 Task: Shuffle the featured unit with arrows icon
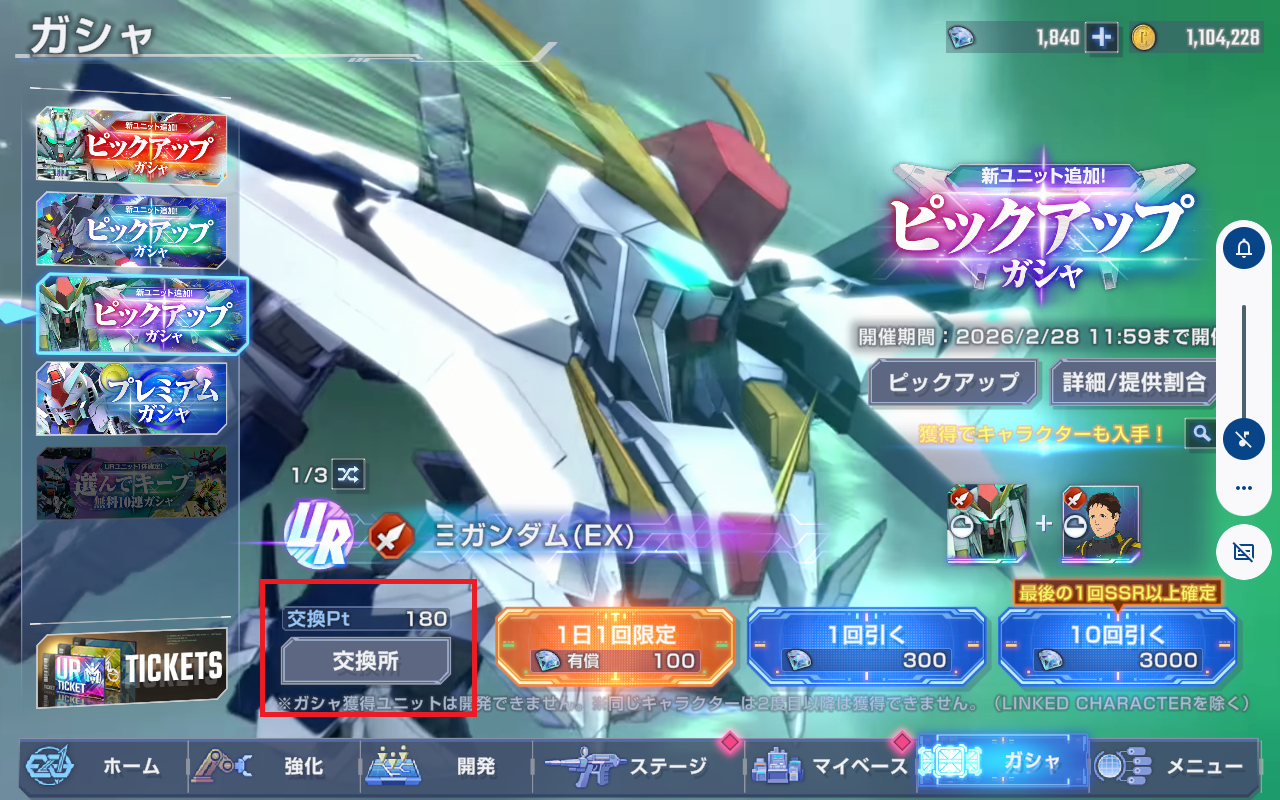(x=348, y=472)
